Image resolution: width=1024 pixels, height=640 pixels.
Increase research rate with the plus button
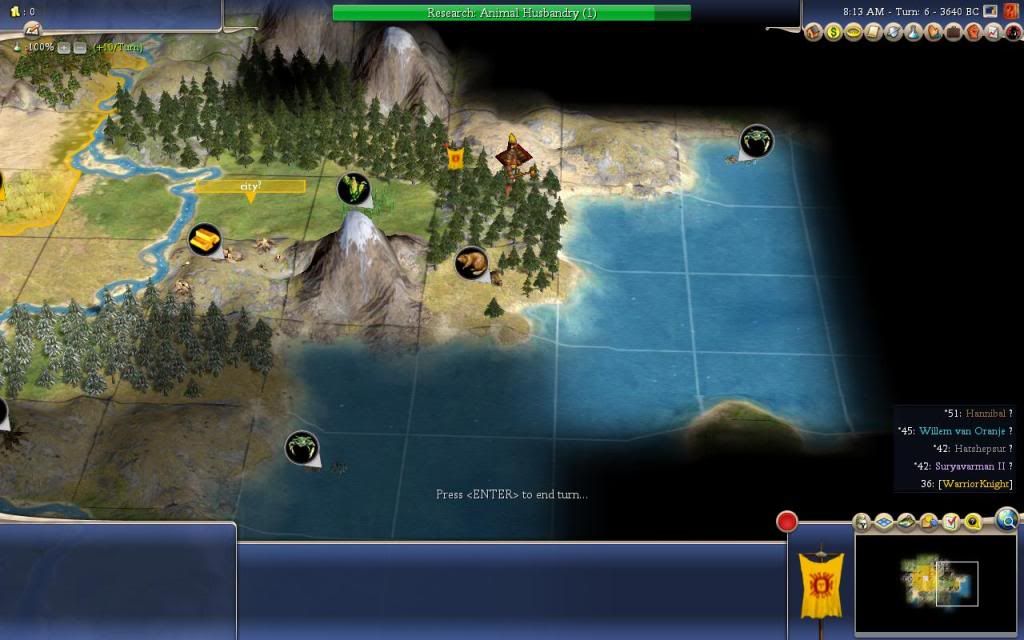tap(64, 47)
